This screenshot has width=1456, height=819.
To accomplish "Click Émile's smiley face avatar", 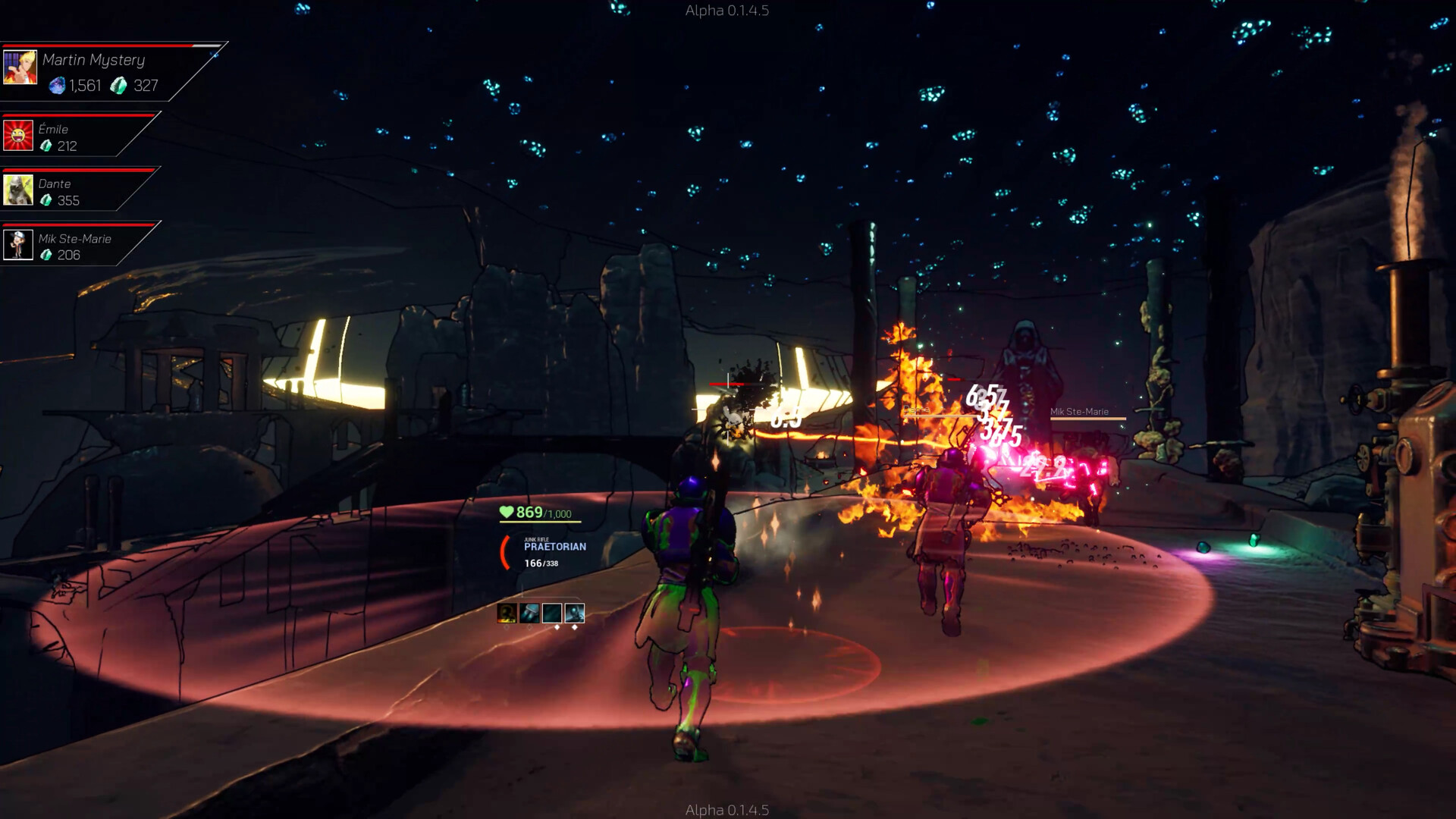I will tap(18, 136).
